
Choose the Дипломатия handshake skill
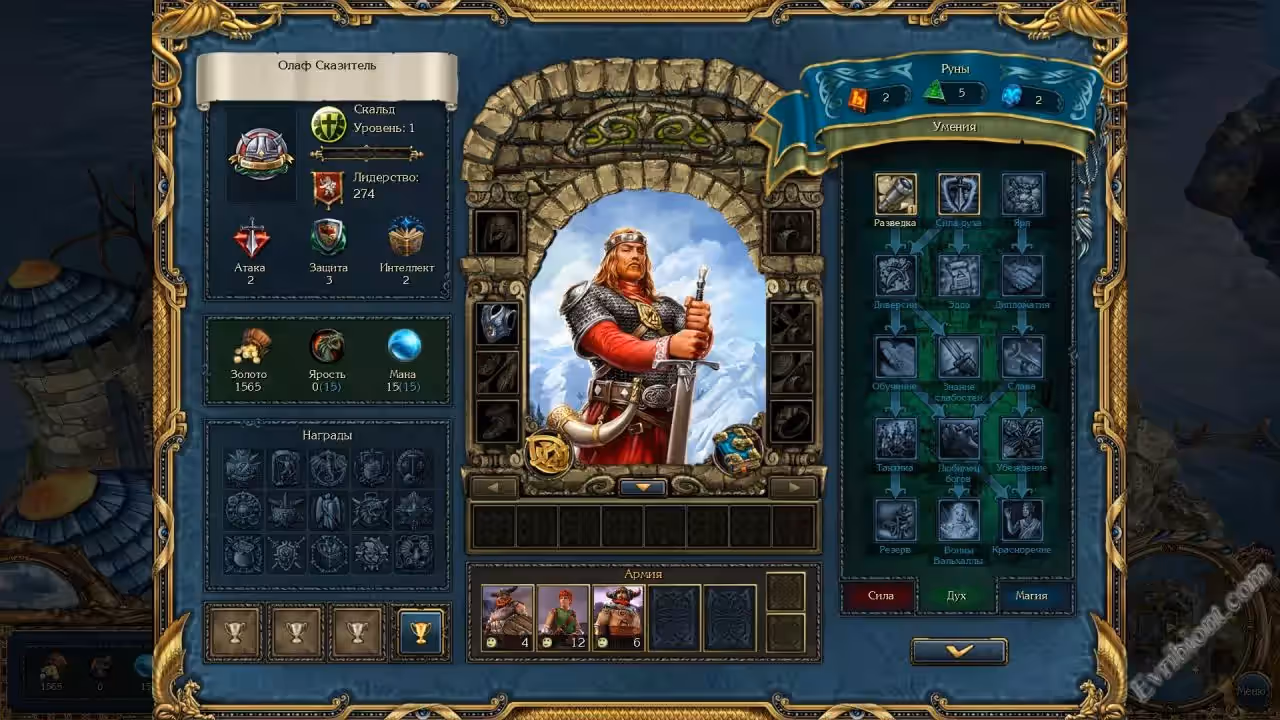[1022, 276]
